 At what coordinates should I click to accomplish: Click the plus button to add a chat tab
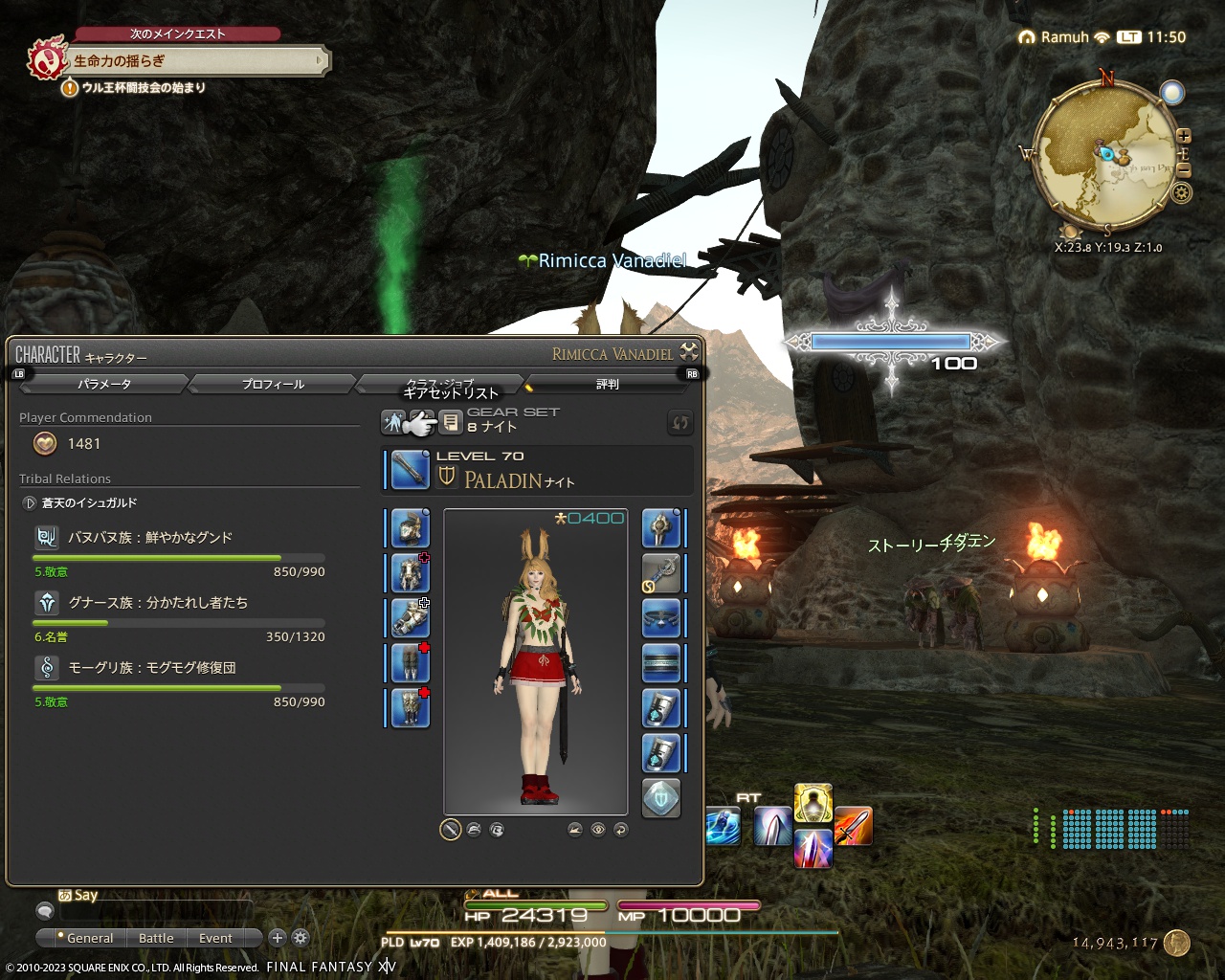(x=277, y=938)
